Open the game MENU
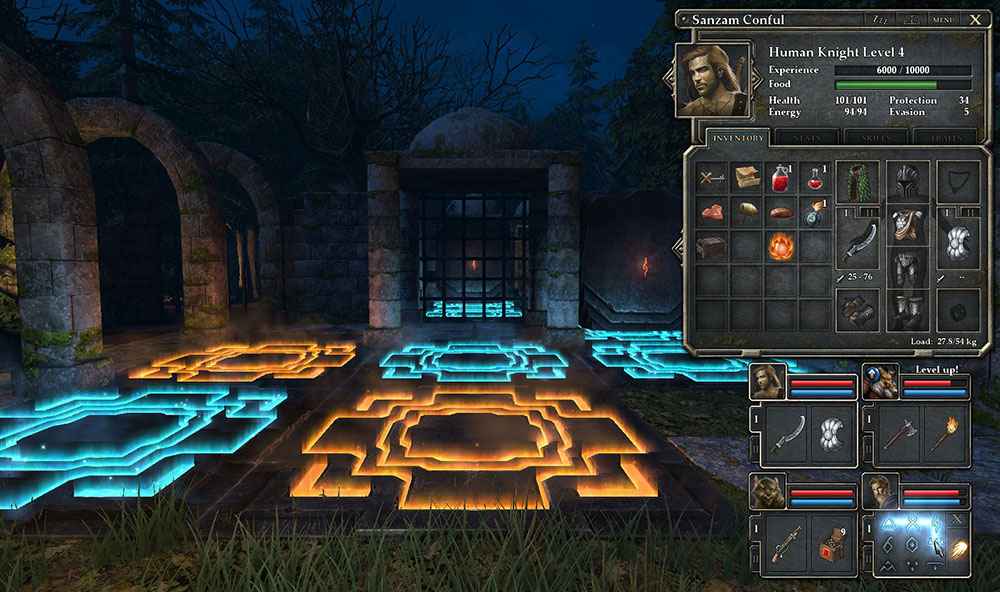 coord(943,19)
